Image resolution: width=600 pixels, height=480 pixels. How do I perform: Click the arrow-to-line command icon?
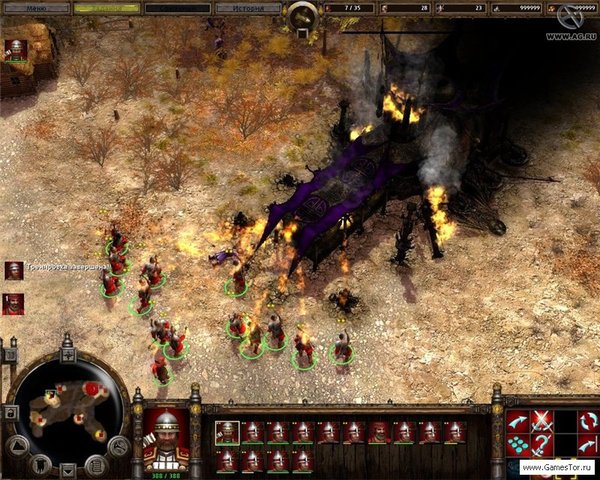tap(589, 444)
